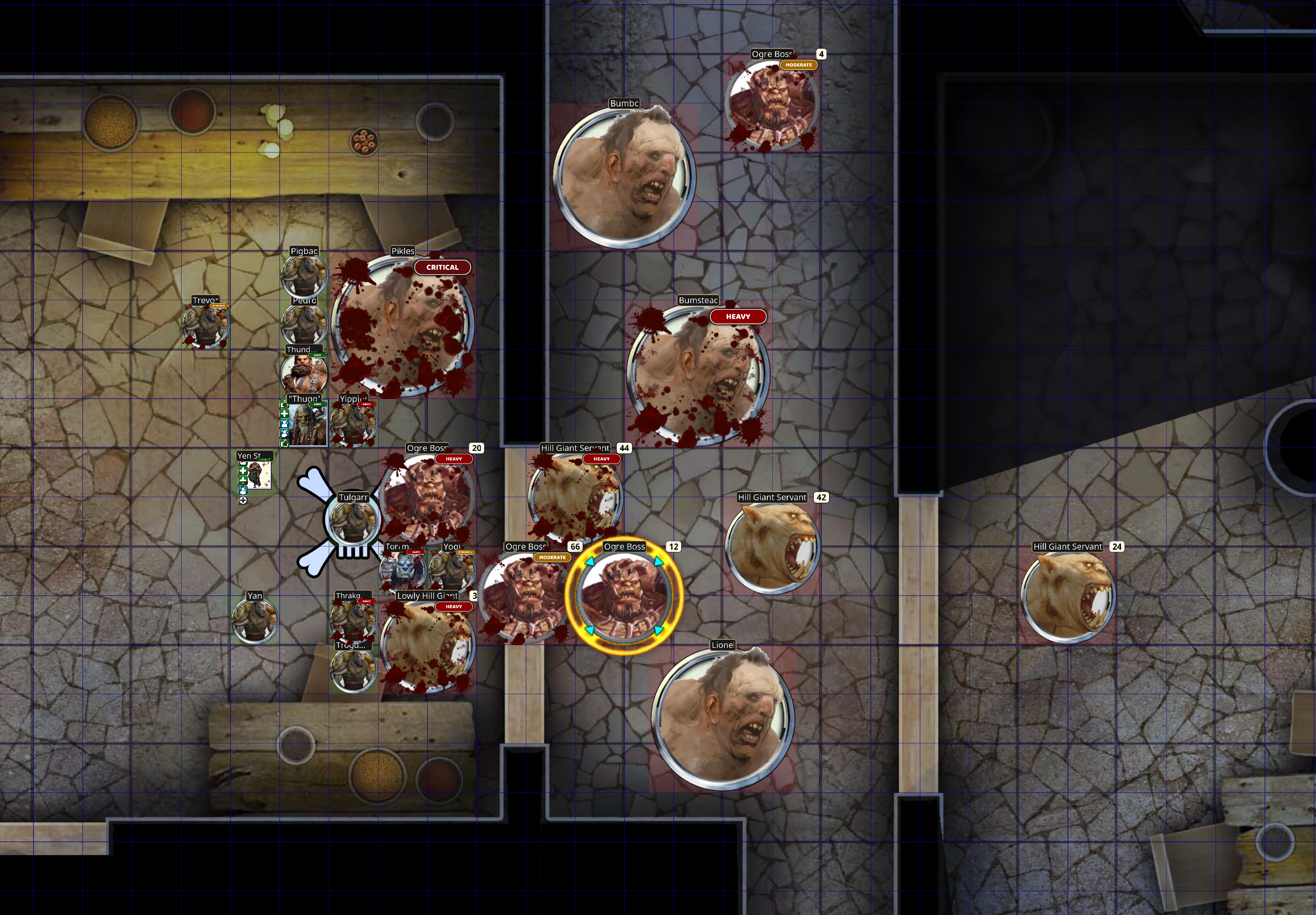Click the CRITICAL wound badge on Pikles
The height and width of the screenshot is (915, 1316).
(442, 267)
